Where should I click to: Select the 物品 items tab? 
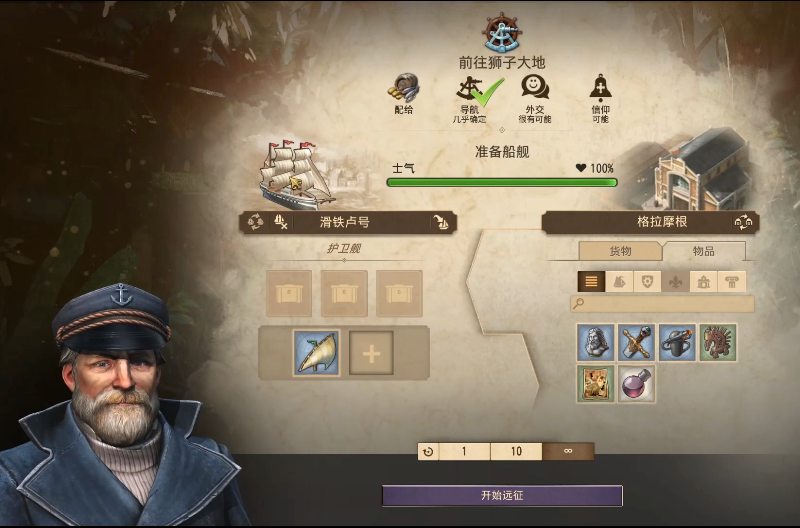pyautogui.click(x=703, y=251)
